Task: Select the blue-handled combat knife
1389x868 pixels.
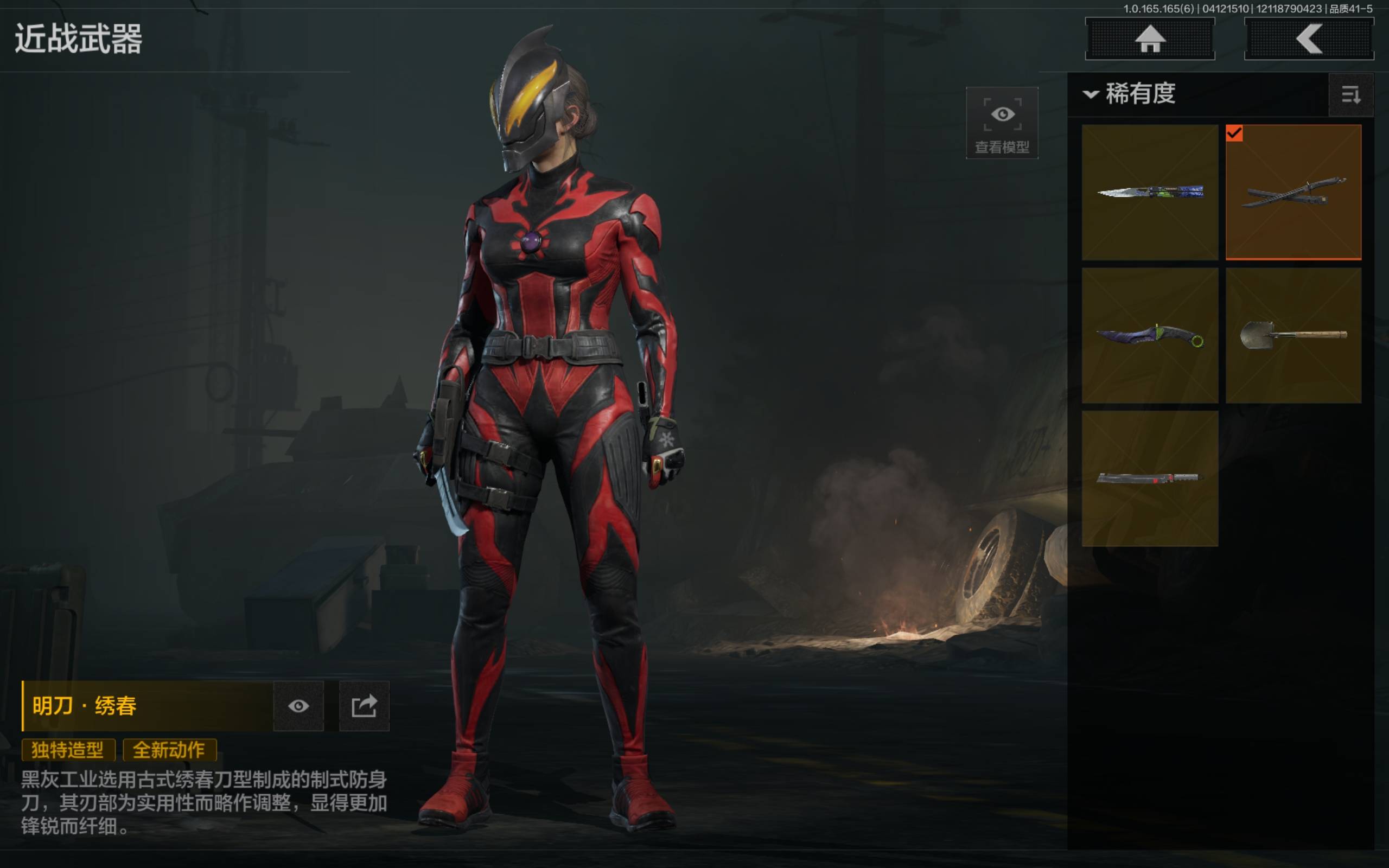Action: 1150,192
